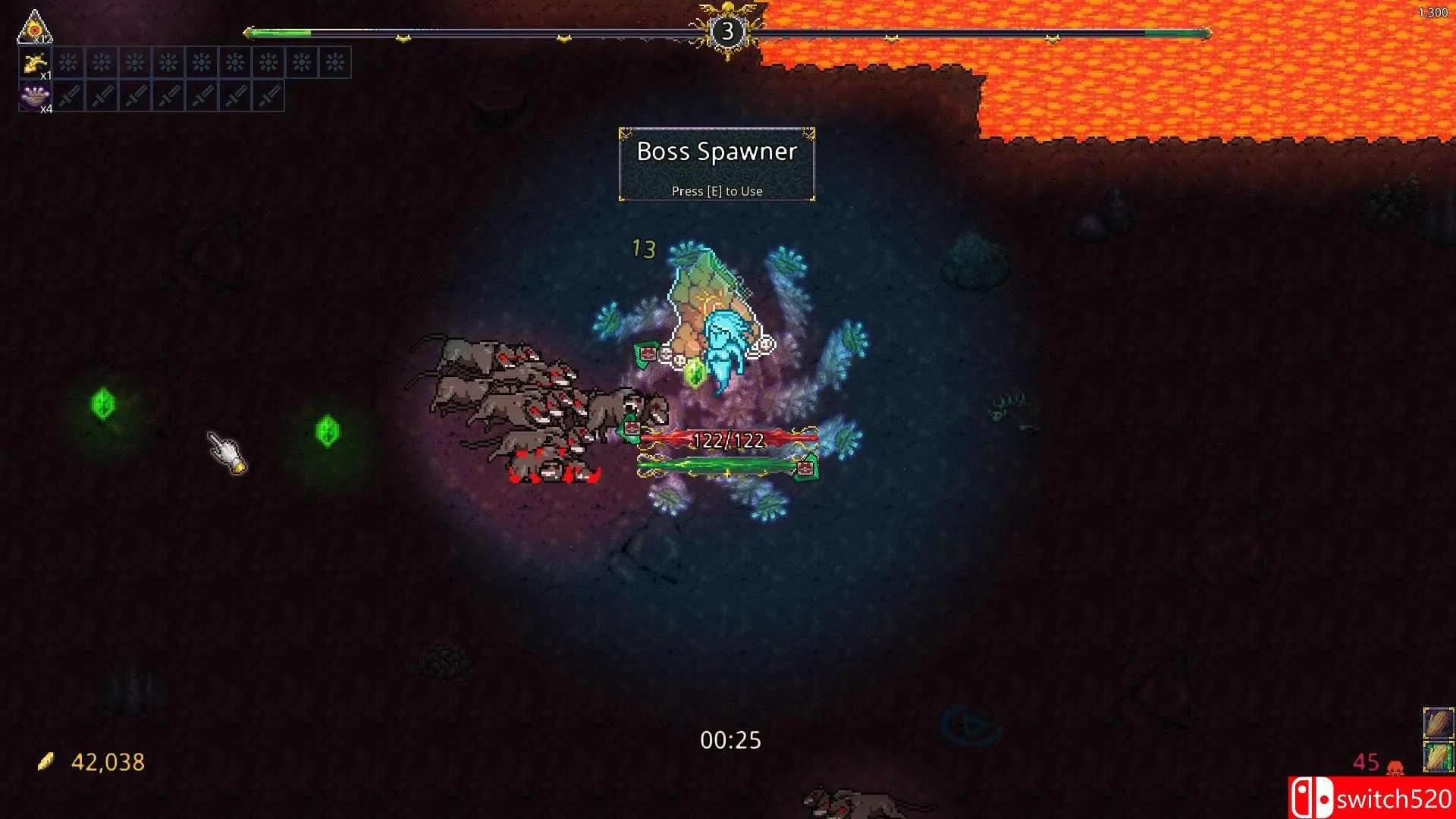1456x819 pixels.
Task: Click the wave number 3 medallion at top
Action: tap(727, 31)
